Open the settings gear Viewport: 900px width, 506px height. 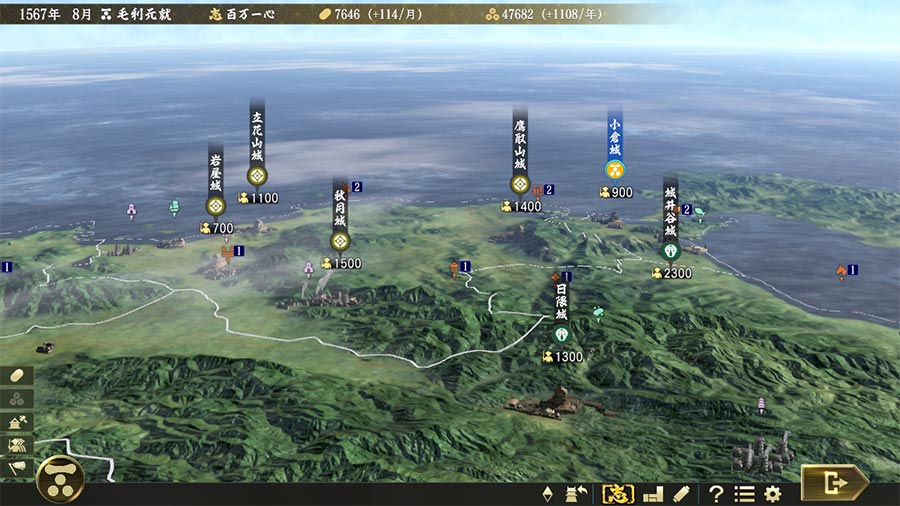tap(772, 493)
